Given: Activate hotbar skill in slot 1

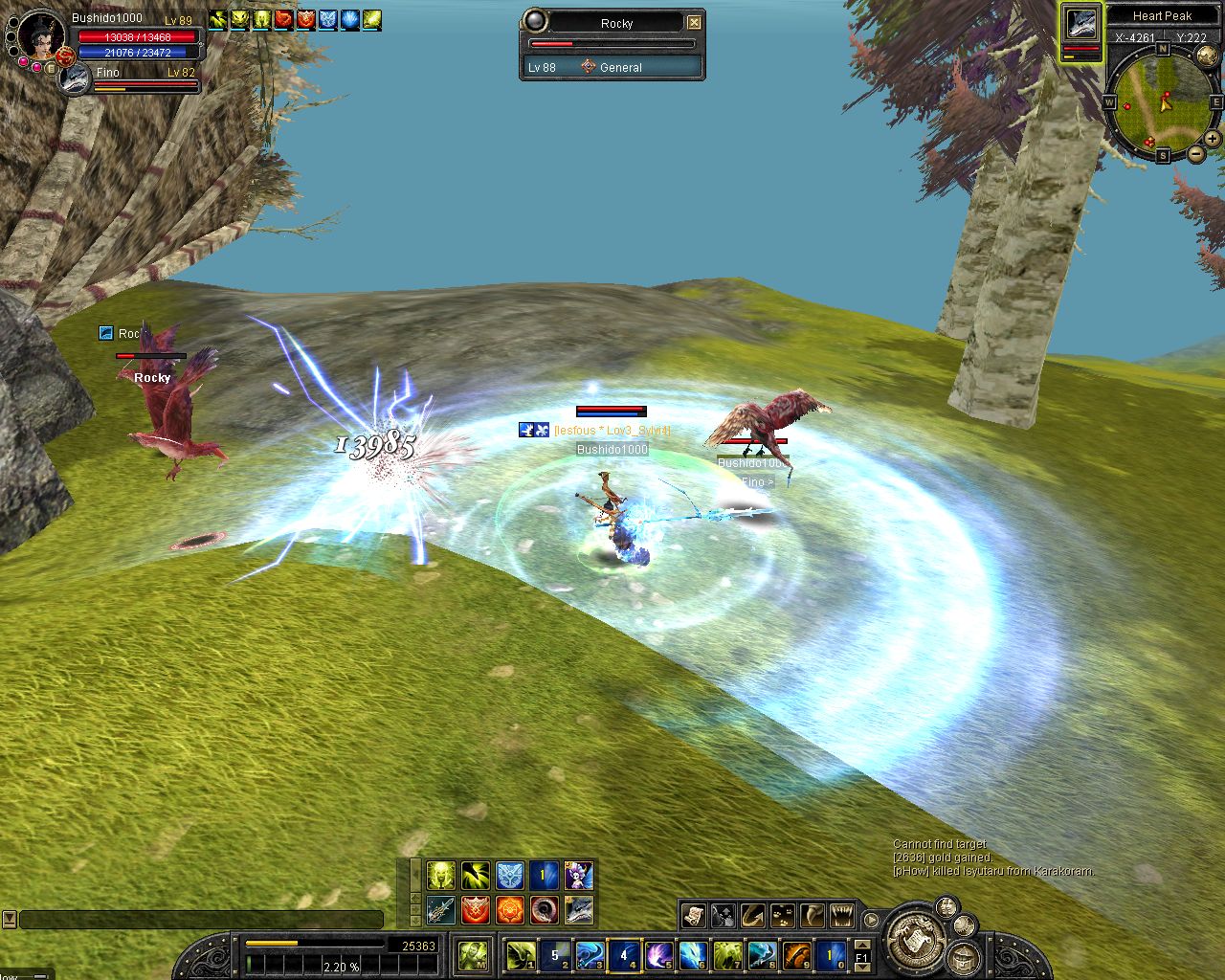Looking at the screenshot, I should pos(522,954).
